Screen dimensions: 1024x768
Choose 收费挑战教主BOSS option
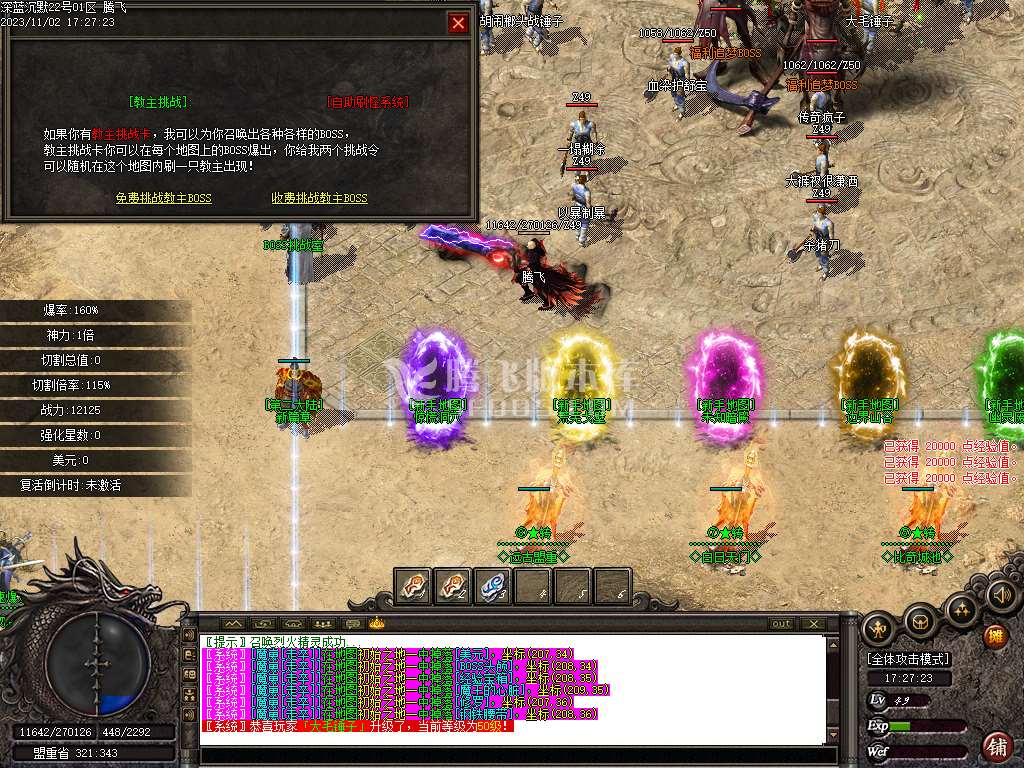click(319, 198)
